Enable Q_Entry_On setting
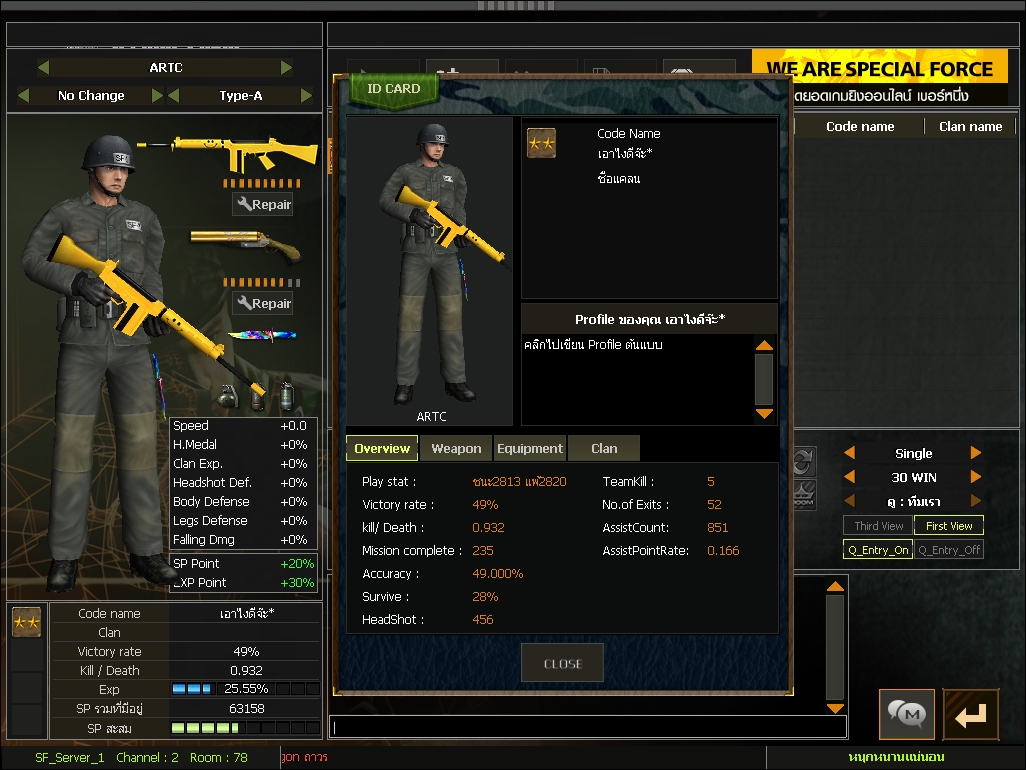This screenshot has width=1026, height=770. [x=878, y=550]
